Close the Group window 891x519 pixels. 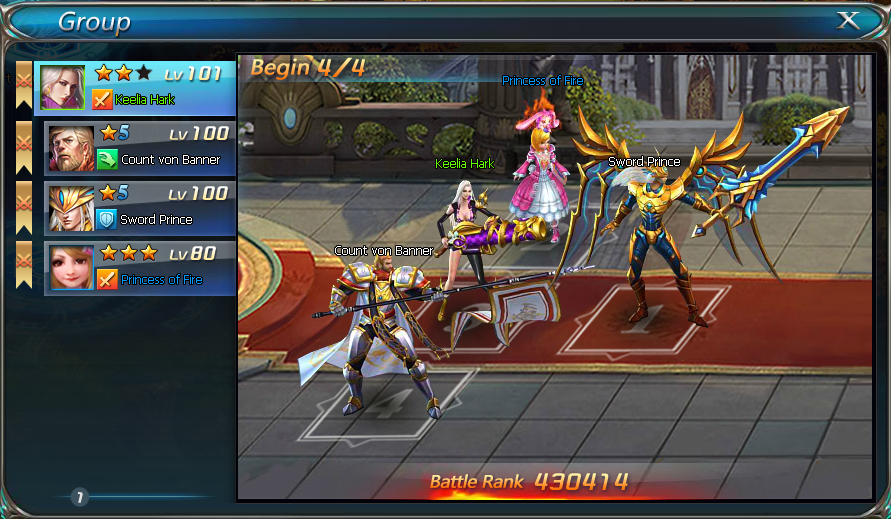pyautogui.click(x=848, y=20)
